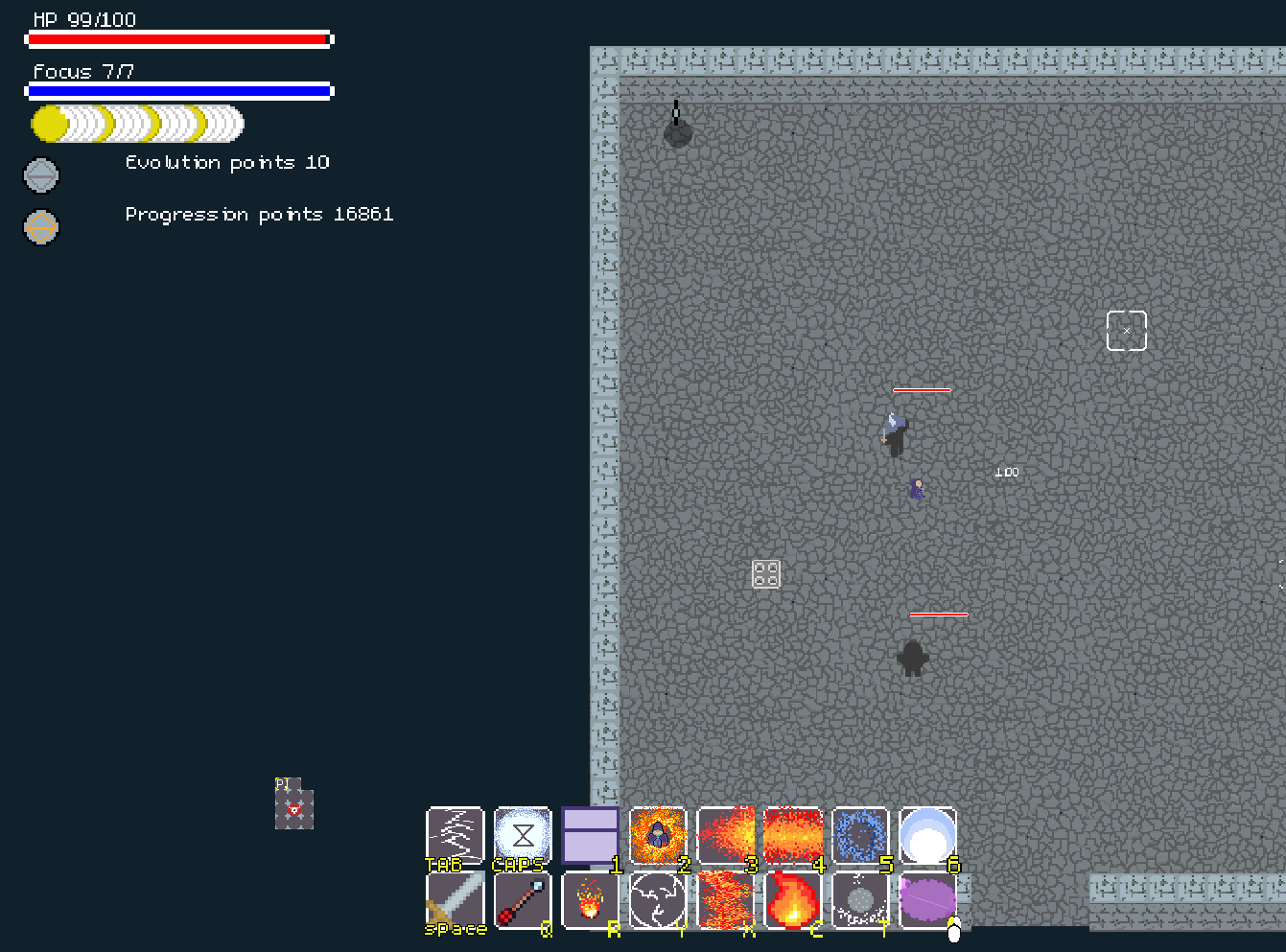This screenshot has width=1286, height=952.
Task: Pick the arrow skill bound to Q
Action: tap(522, 901)
